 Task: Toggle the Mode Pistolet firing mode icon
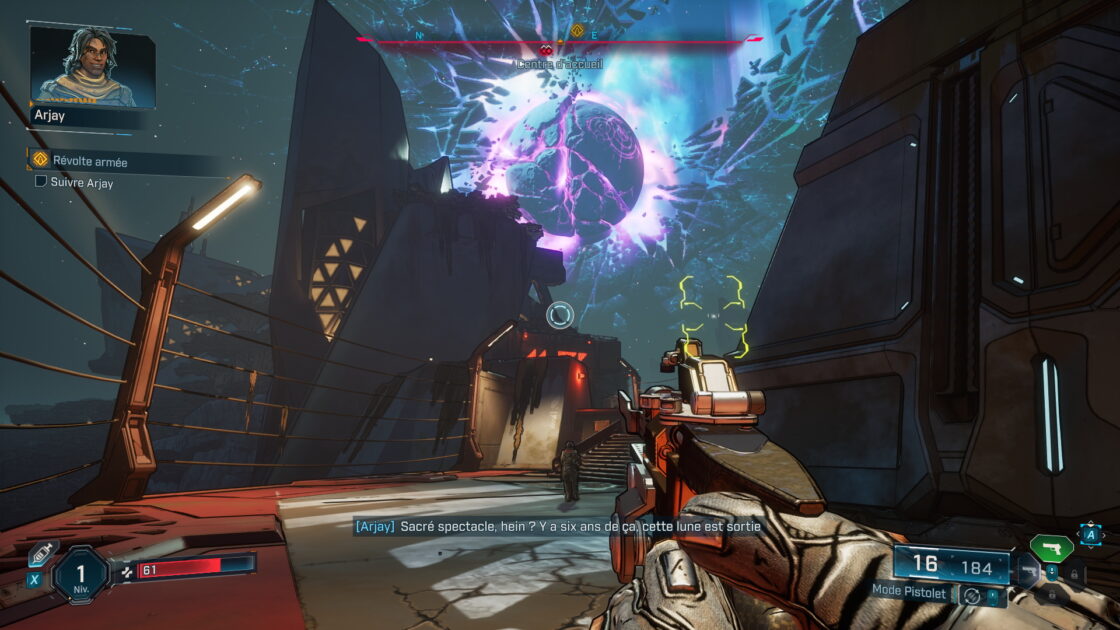coord(970,595)
